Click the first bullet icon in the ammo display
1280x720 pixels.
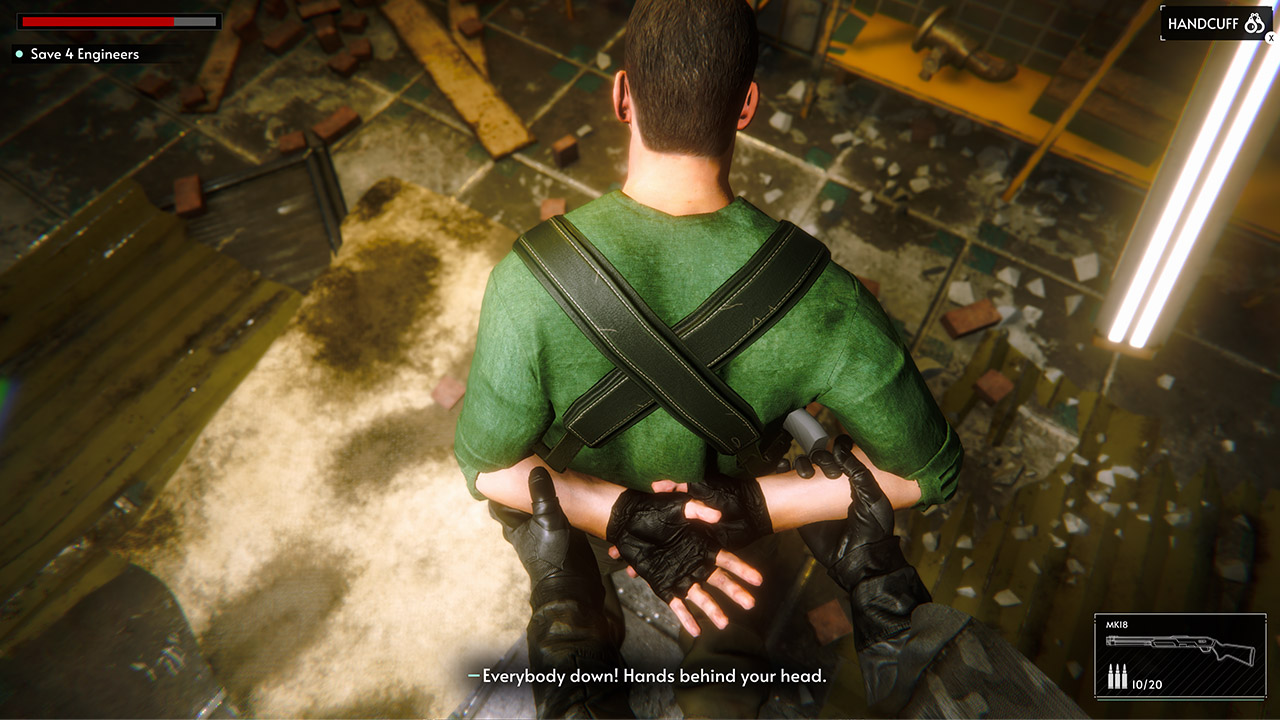tap(1110, 675)
